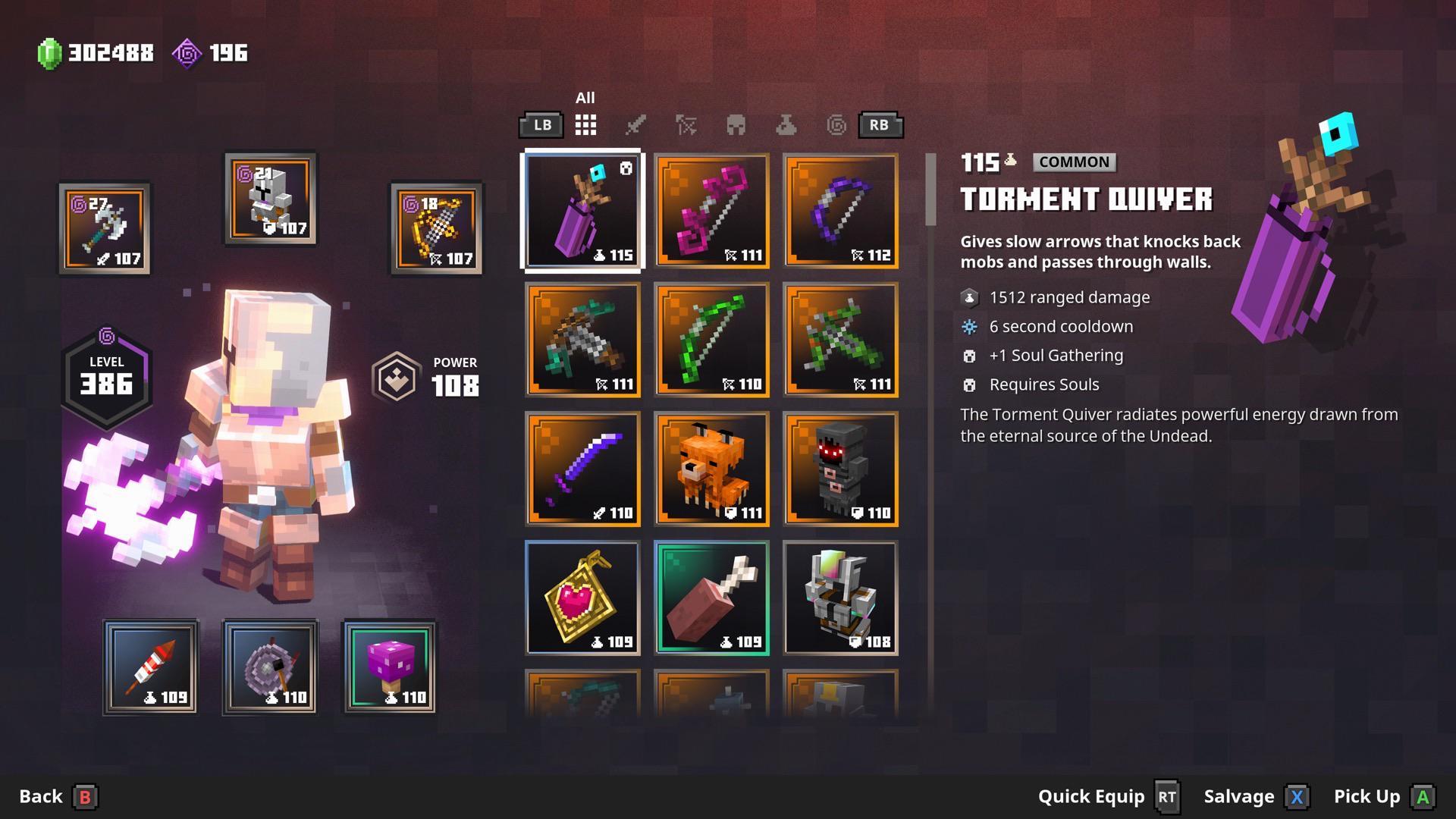Open the equipped mushroom artifact slot

390,667
